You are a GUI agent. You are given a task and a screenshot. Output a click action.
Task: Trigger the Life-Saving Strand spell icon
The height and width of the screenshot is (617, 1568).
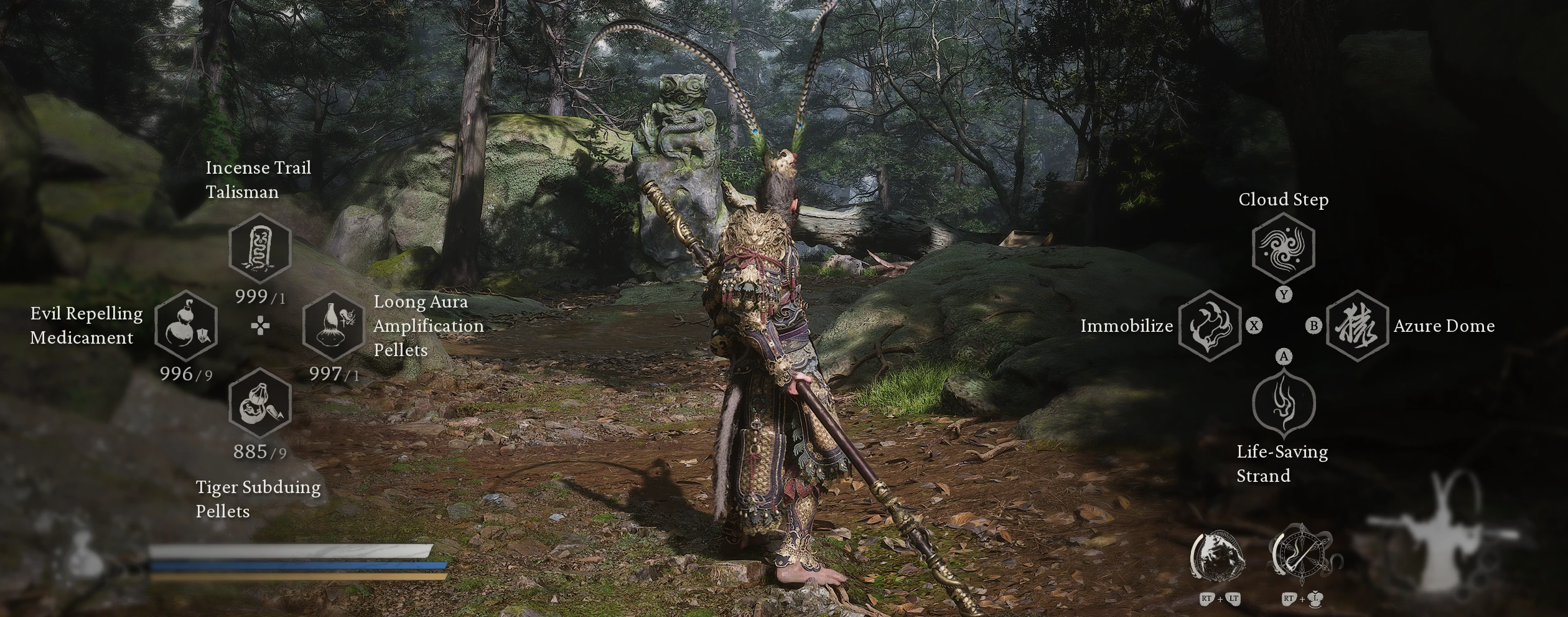(1284, 403)
